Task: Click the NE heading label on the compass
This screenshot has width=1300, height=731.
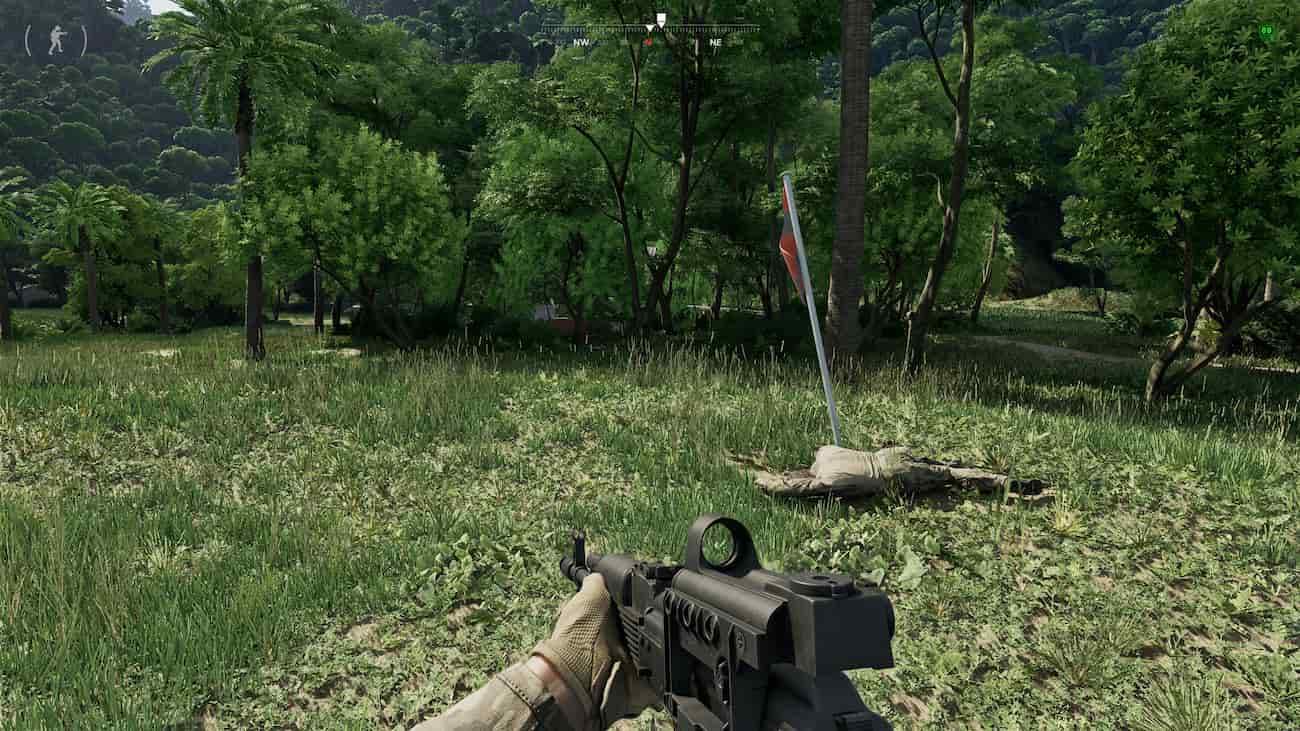Action: pos(716,43)
